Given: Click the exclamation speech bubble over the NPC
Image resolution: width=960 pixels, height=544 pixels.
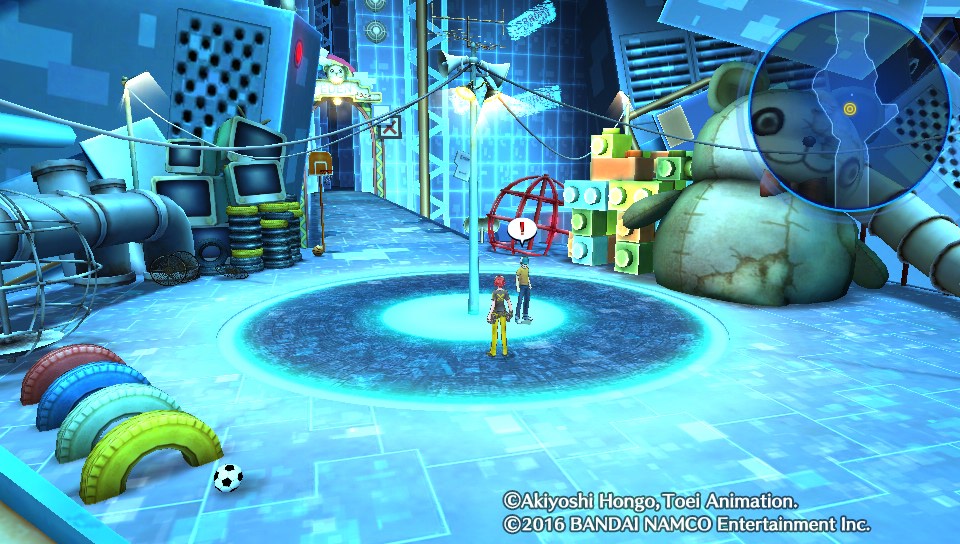Looking at the screenshot, I should coord(520,230).
